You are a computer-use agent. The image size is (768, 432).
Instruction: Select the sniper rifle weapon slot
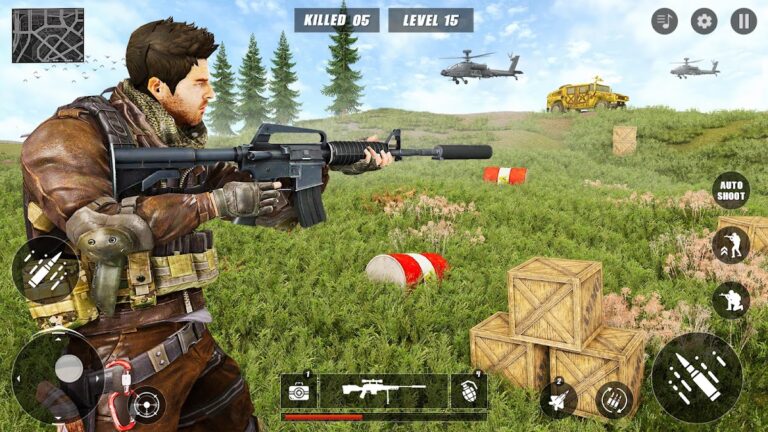point(384,391)
